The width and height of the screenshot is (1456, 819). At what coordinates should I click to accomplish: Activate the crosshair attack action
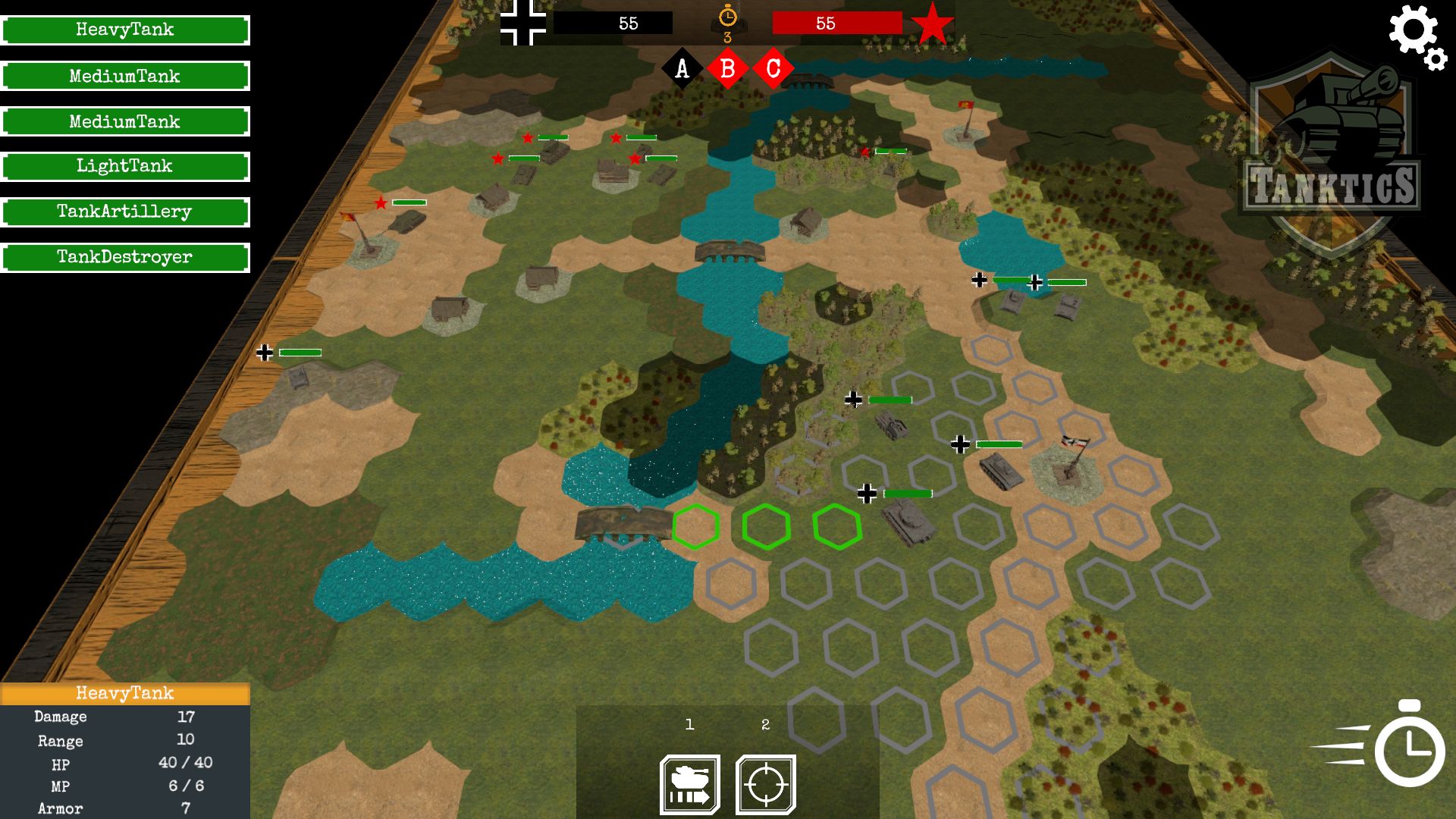766,785
